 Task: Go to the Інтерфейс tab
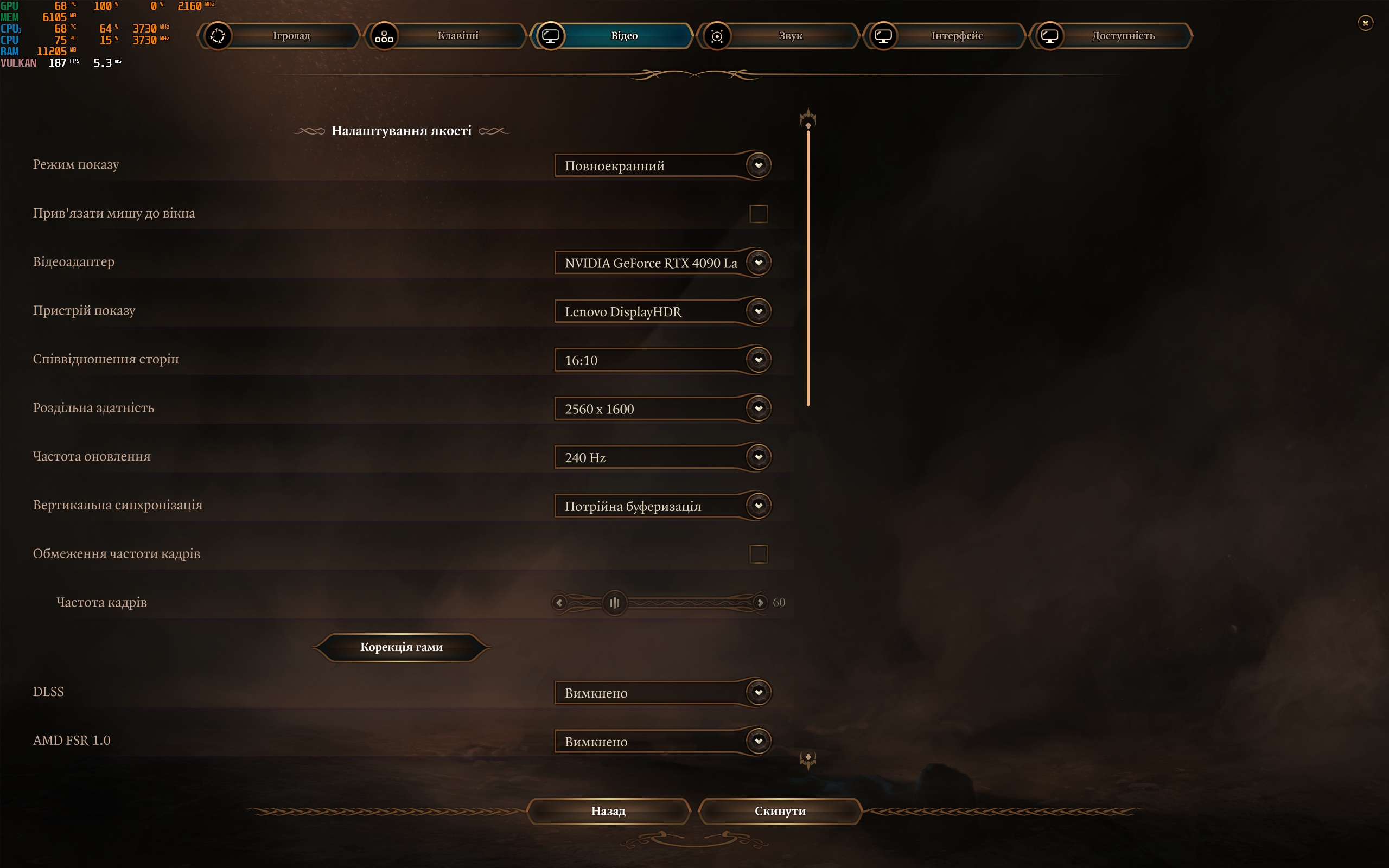tap(956, 36)
